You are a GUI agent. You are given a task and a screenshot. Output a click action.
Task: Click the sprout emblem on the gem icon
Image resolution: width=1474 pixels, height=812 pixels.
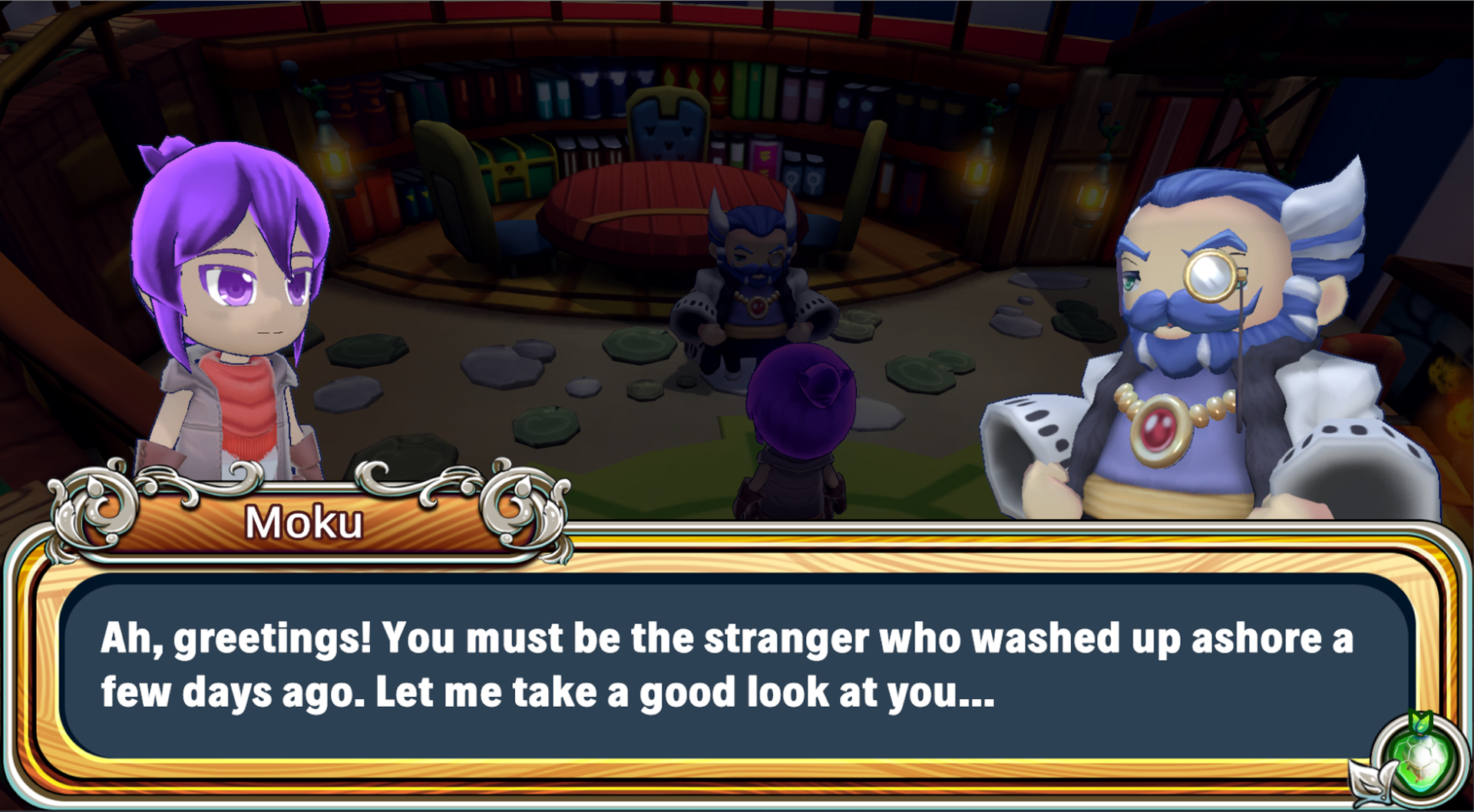click(1420, 725)
